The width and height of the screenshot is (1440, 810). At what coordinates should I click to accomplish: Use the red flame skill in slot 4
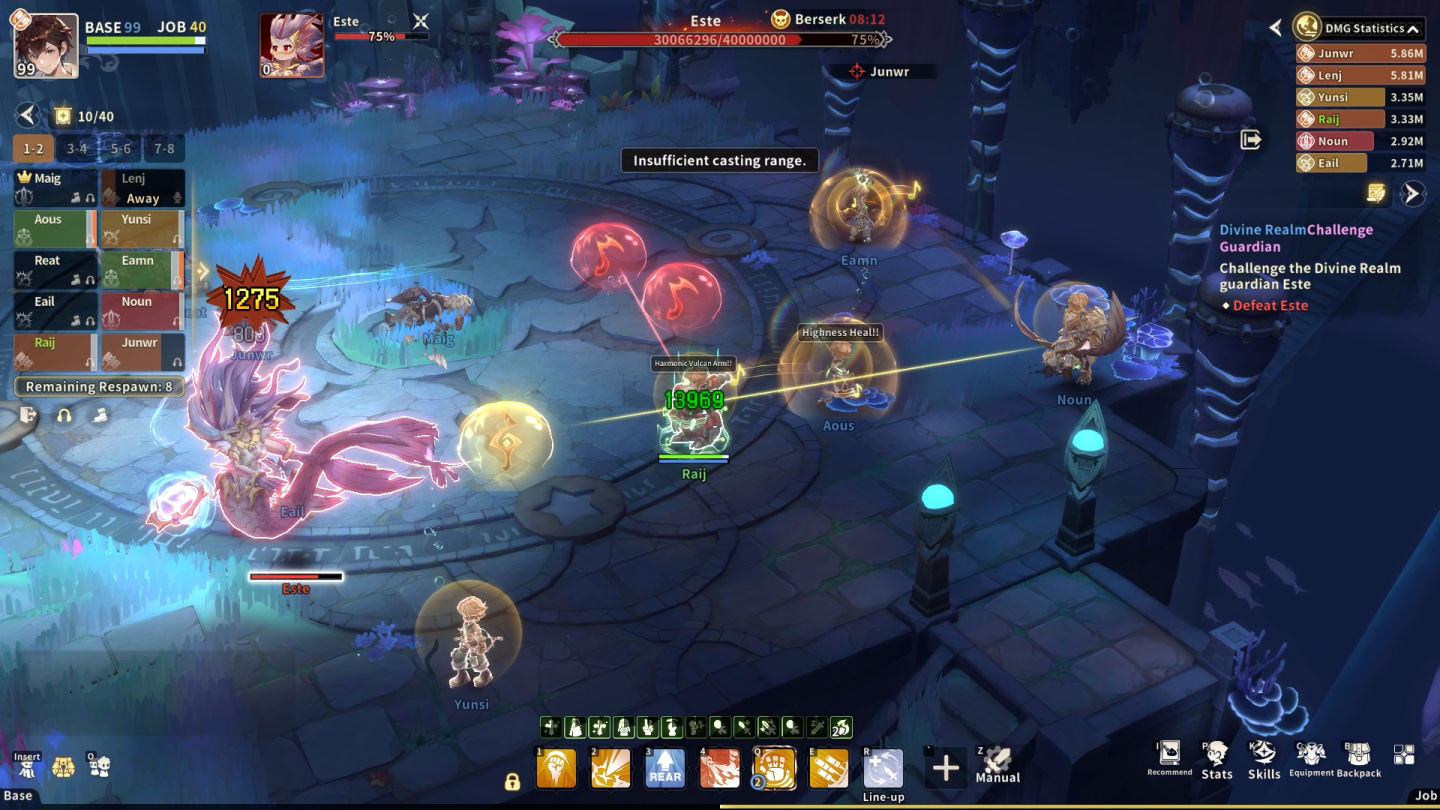click(720, 769)
